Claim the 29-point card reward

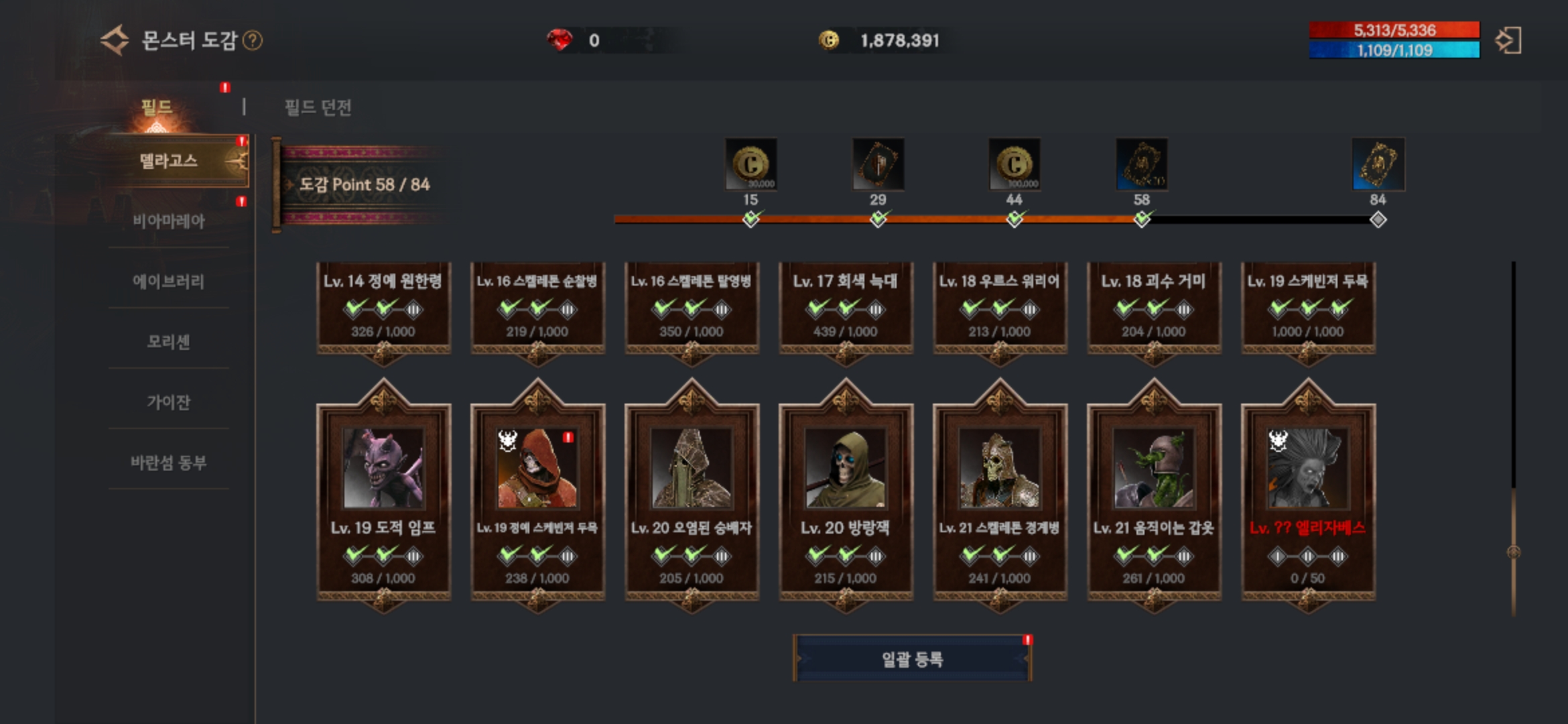click(x=878, y=164)
